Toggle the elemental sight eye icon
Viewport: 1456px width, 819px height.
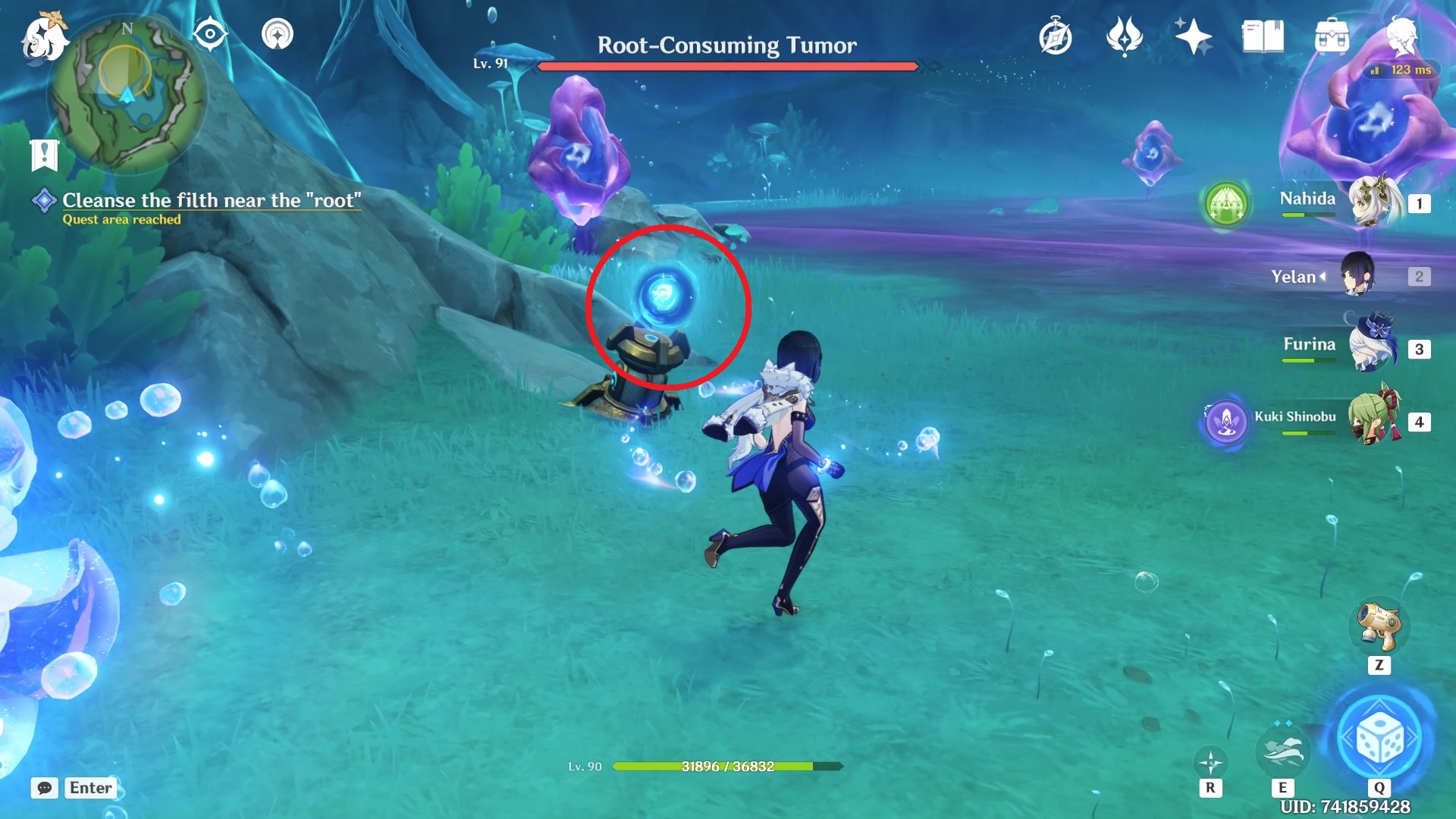click(x=210, y=34)
